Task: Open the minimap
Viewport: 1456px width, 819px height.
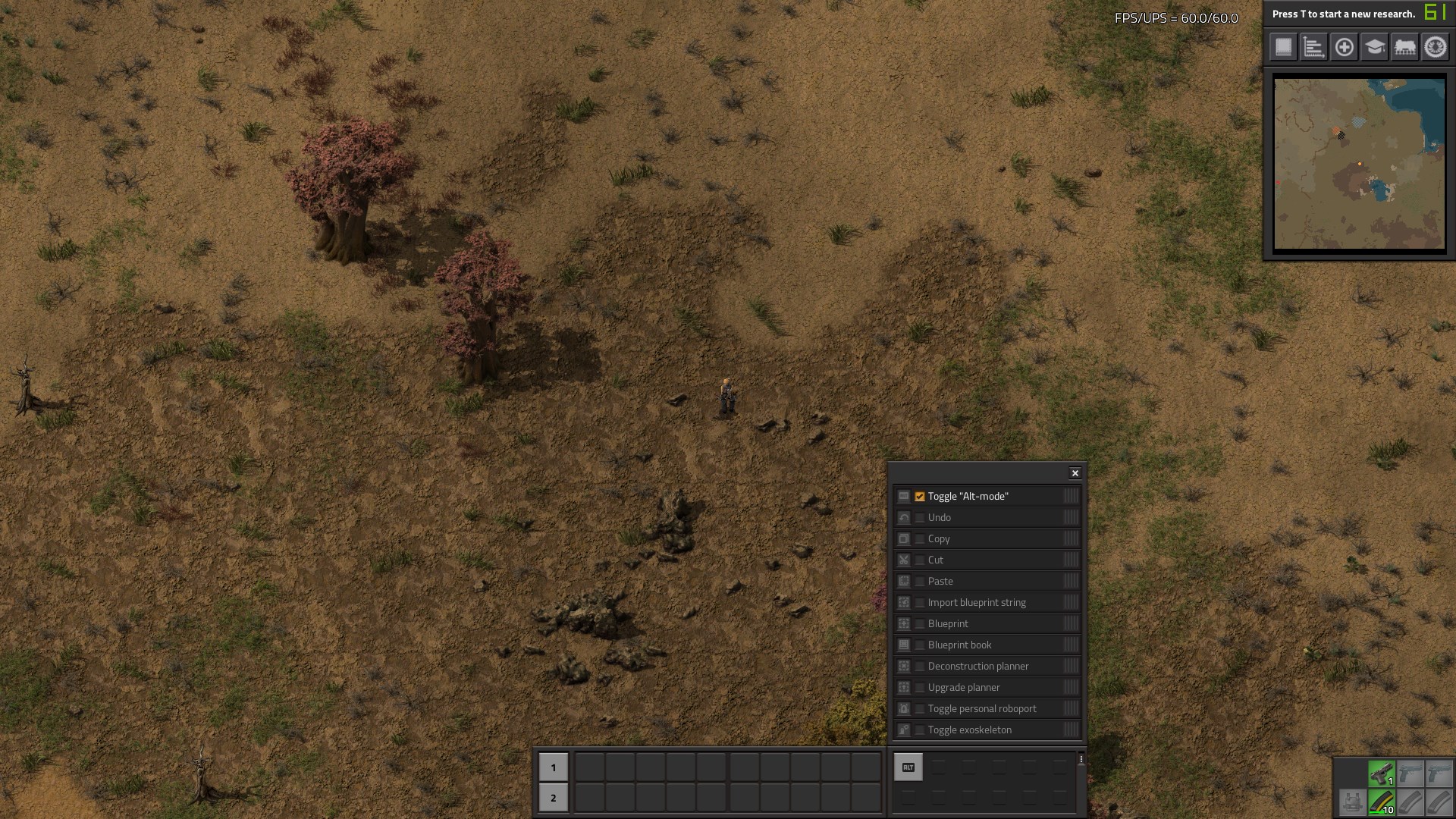Action: 1359,164
